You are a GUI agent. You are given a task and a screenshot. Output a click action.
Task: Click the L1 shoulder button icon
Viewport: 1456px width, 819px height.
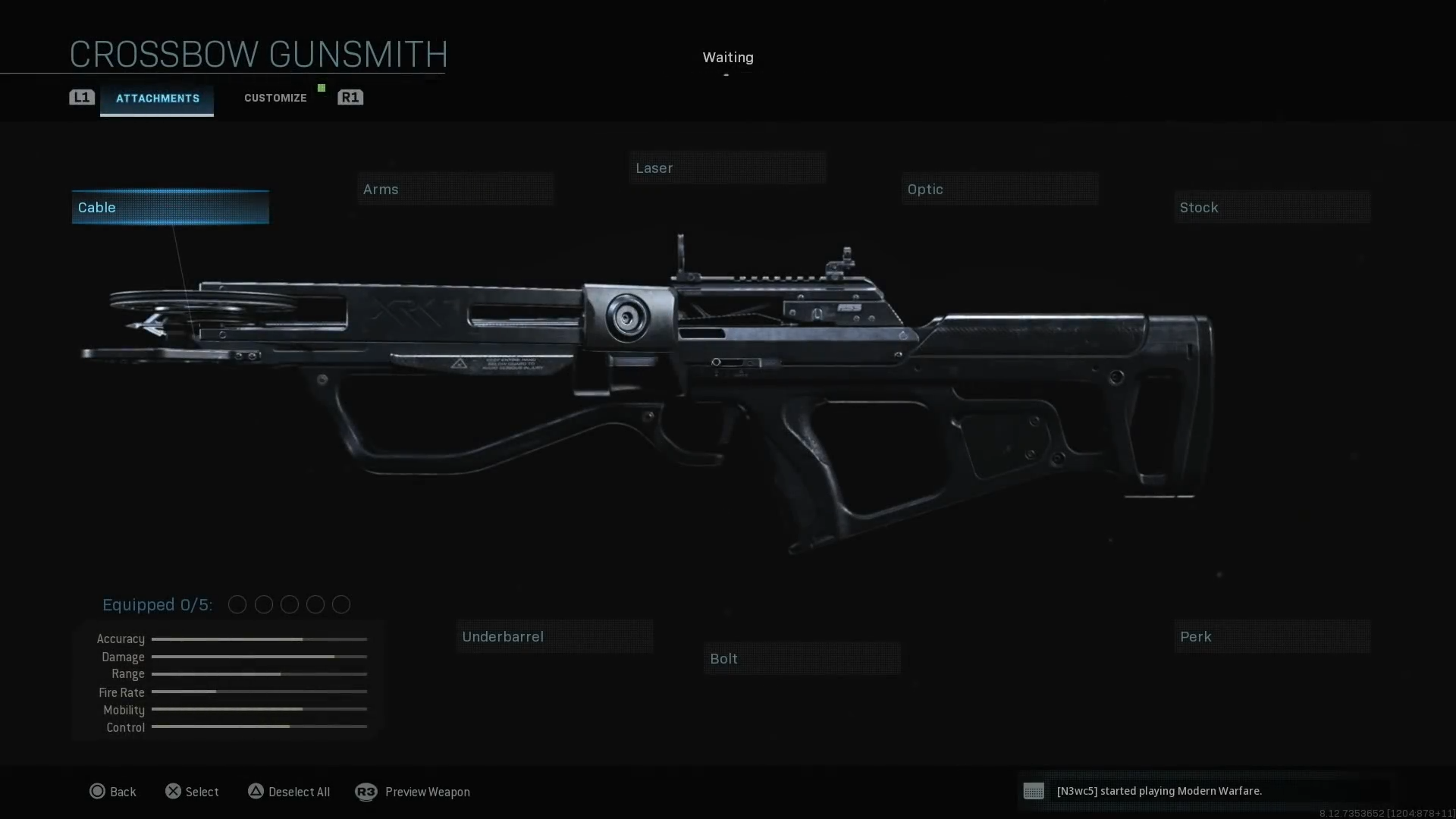(x=81, y=97)
